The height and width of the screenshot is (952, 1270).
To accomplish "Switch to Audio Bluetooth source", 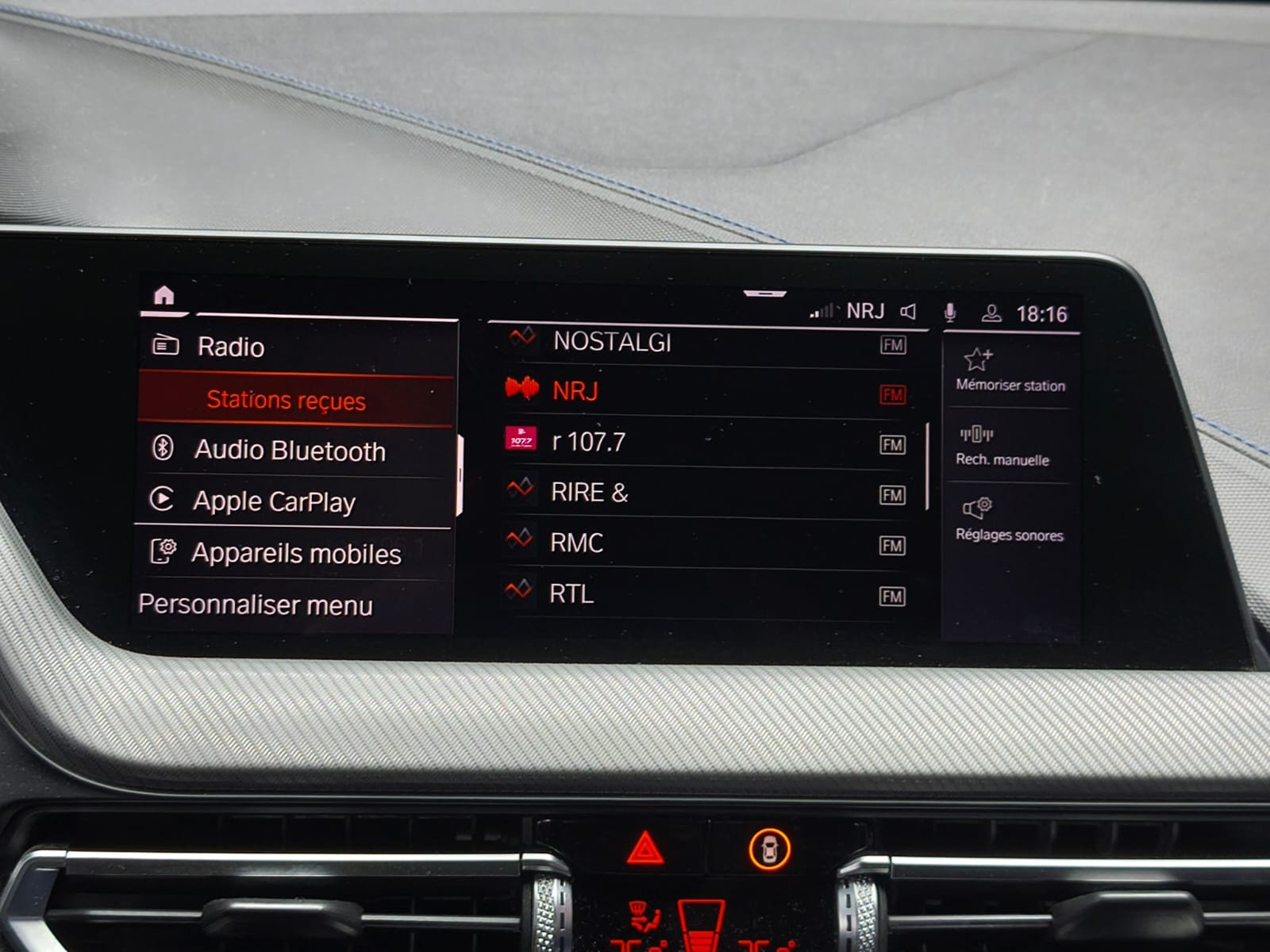I will 290,451.
